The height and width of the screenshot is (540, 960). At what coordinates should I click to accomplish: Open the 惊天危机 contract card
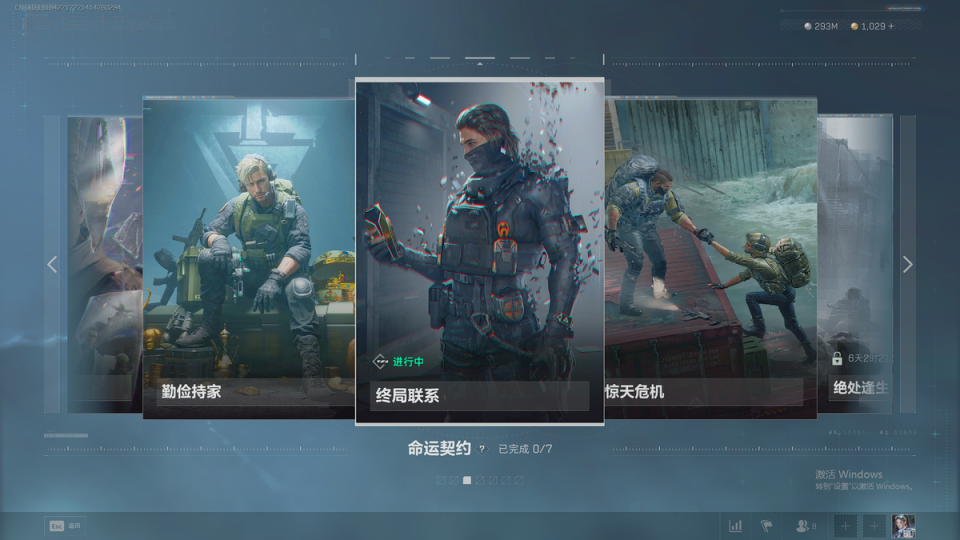(711, 256)
